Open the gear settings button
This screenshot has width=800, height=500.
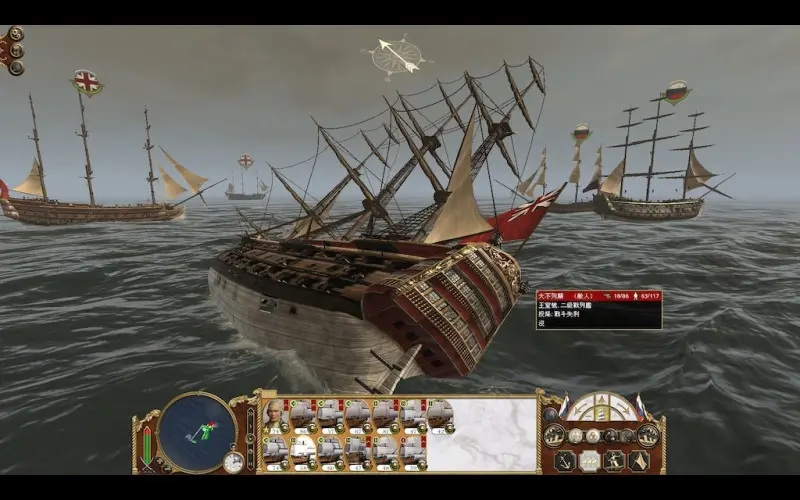coord(16,34)
